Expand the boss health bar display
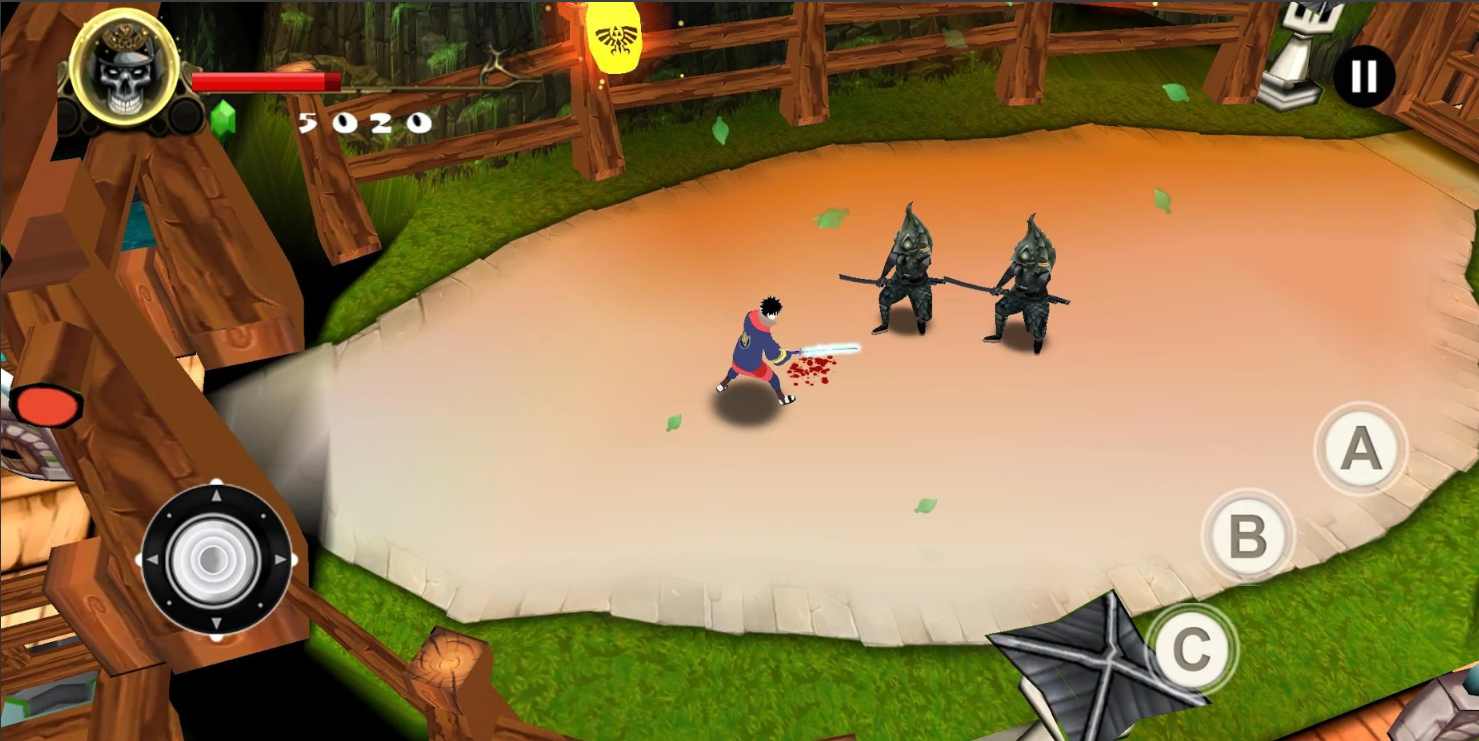The width and height of the screenshot is (1479, 741). point(265,80)
